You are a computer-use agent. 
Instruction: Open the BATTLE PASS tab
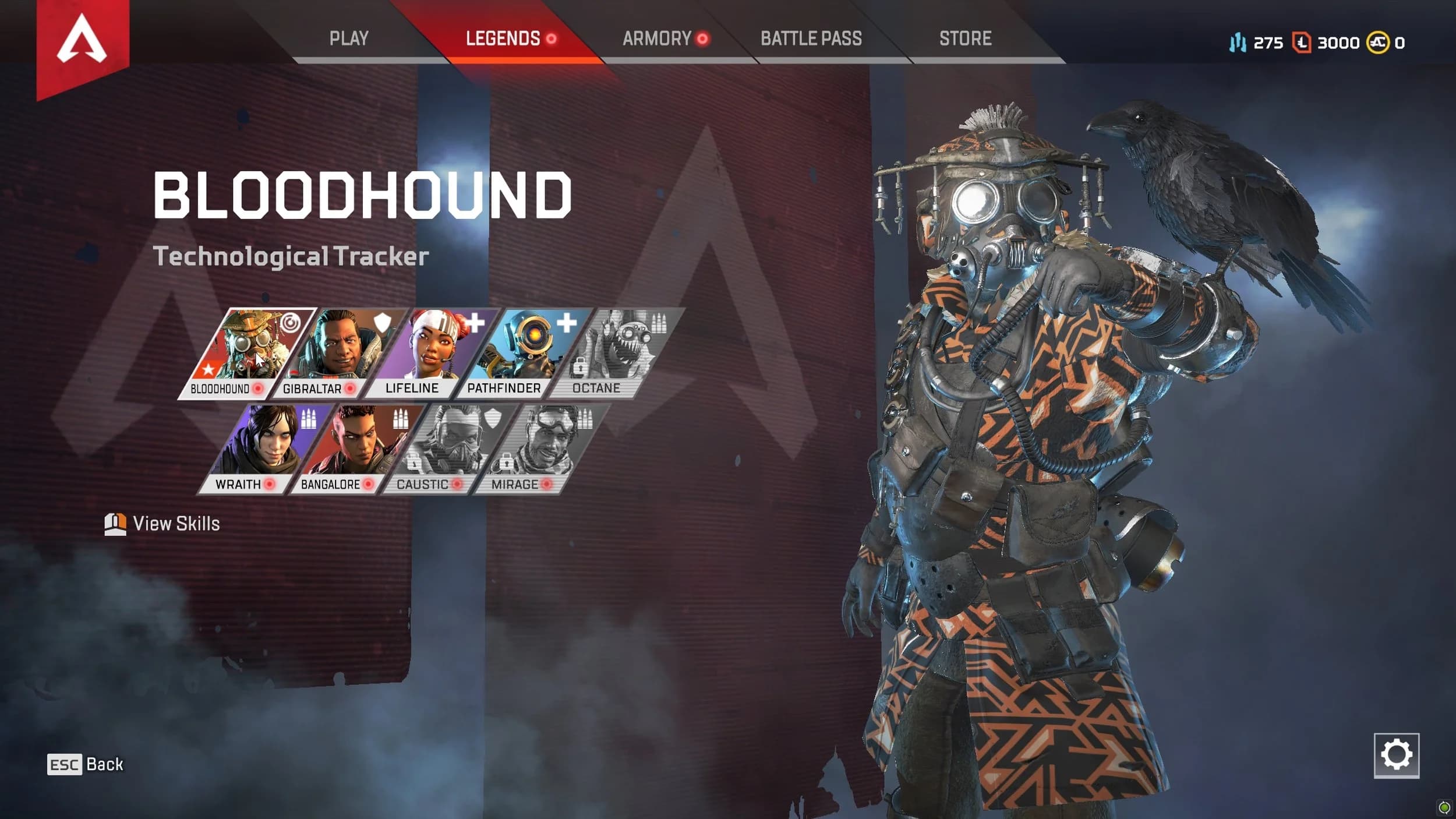coord(811,38)
